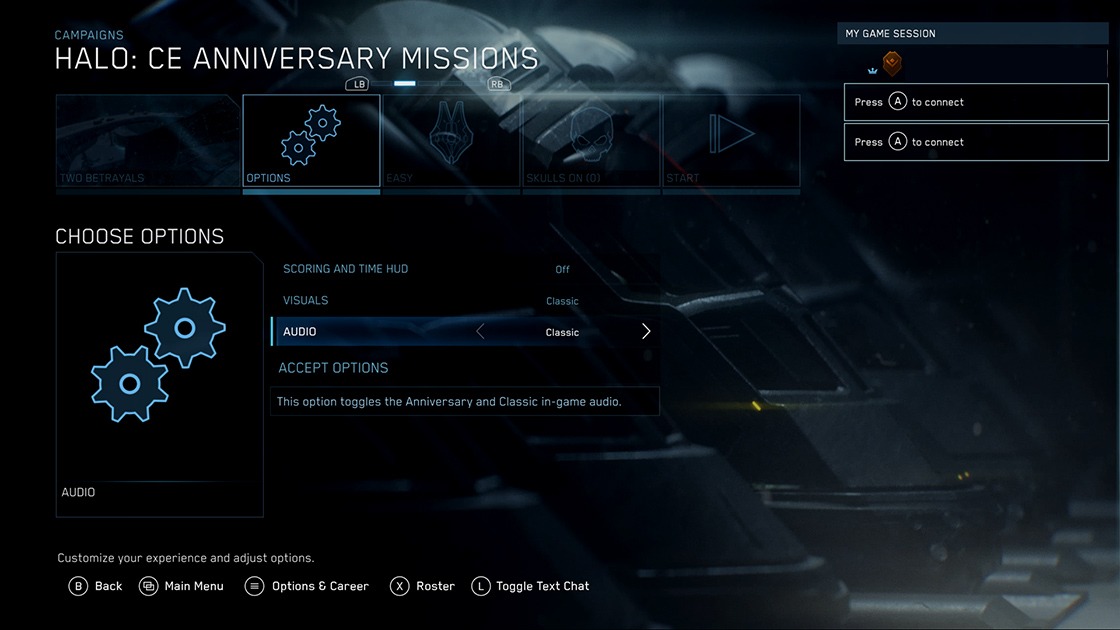The image size is (1120, 630).
Task: Go Back to the previous screen
Action: click(x=96, y=586)
